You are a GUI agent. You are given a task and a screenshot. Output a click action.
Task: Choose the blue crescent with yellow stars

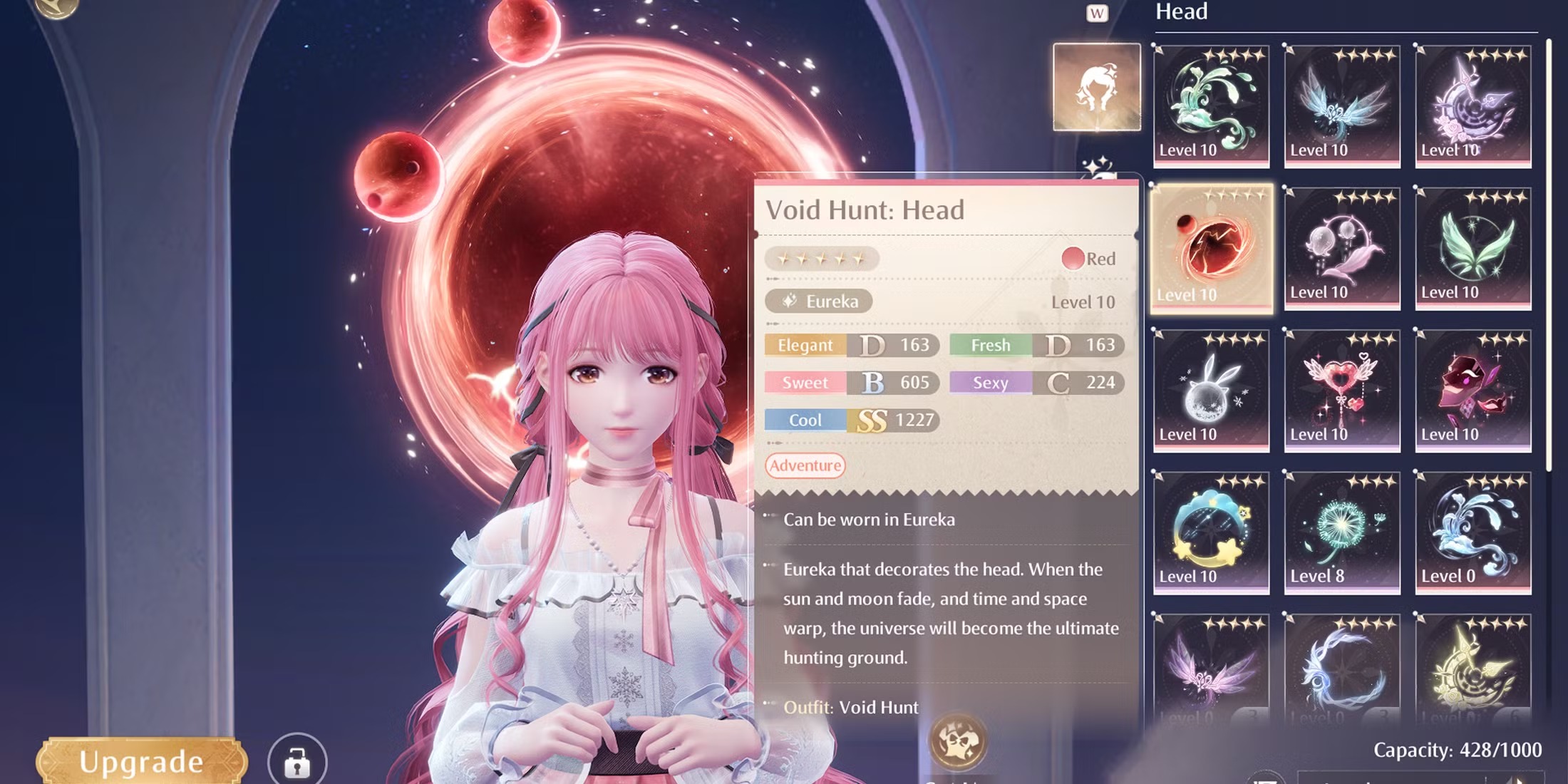(1211, 532)
